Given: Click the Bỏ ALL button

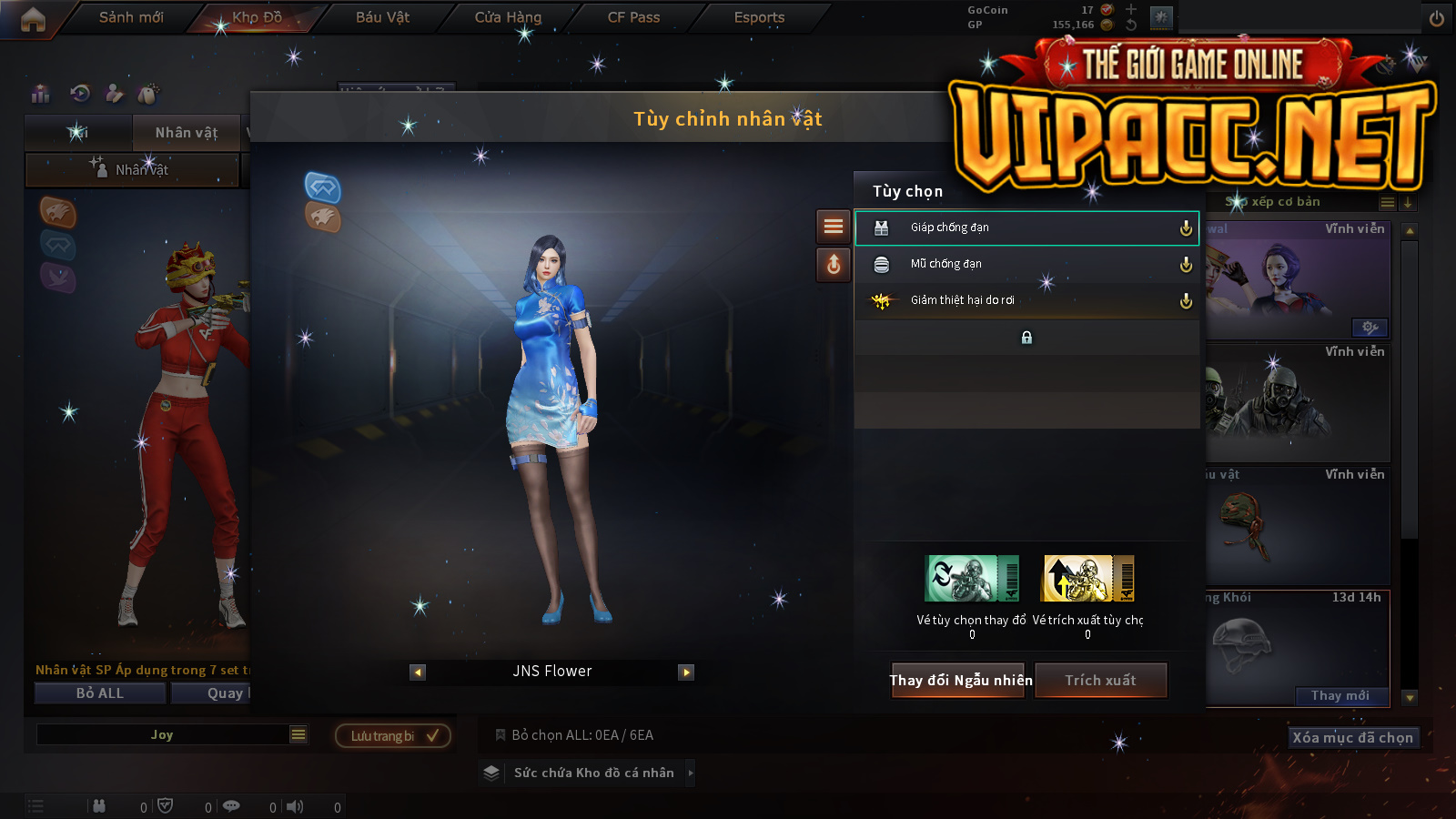Looking at the screenshot, I should pos(100,693).
